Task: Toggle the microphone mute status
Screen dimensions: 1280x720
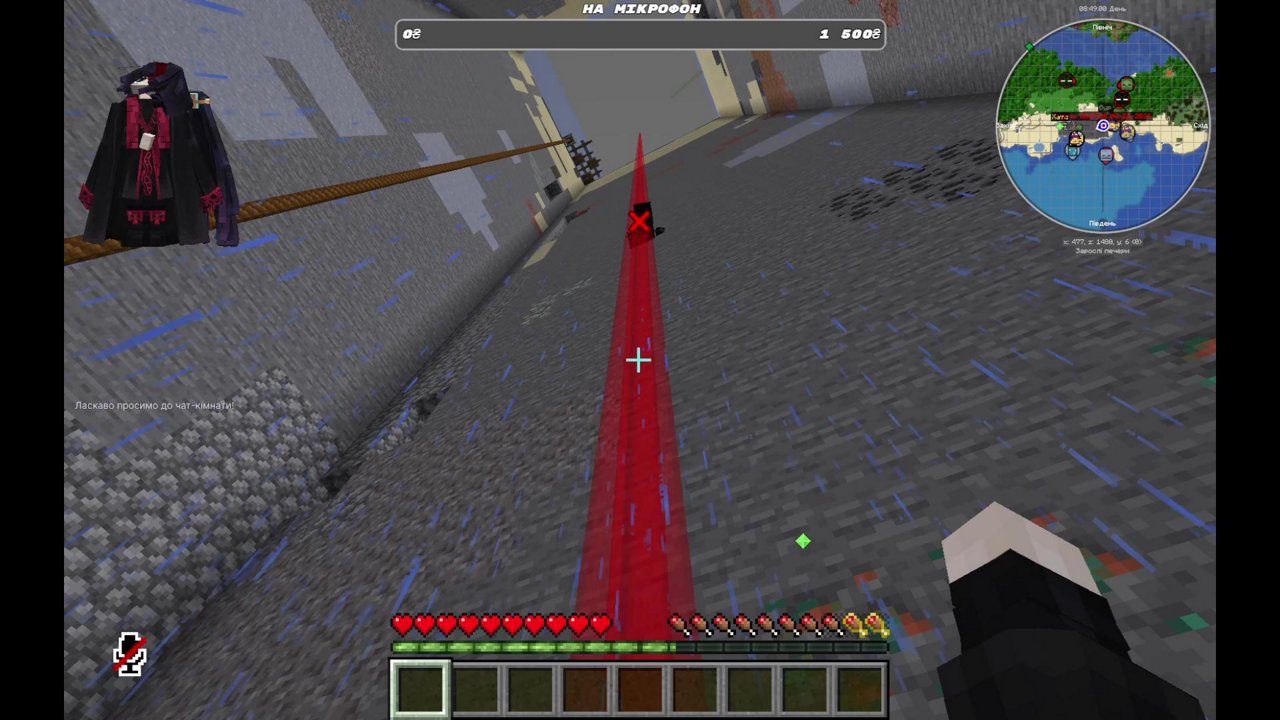Action: (130, 655)
